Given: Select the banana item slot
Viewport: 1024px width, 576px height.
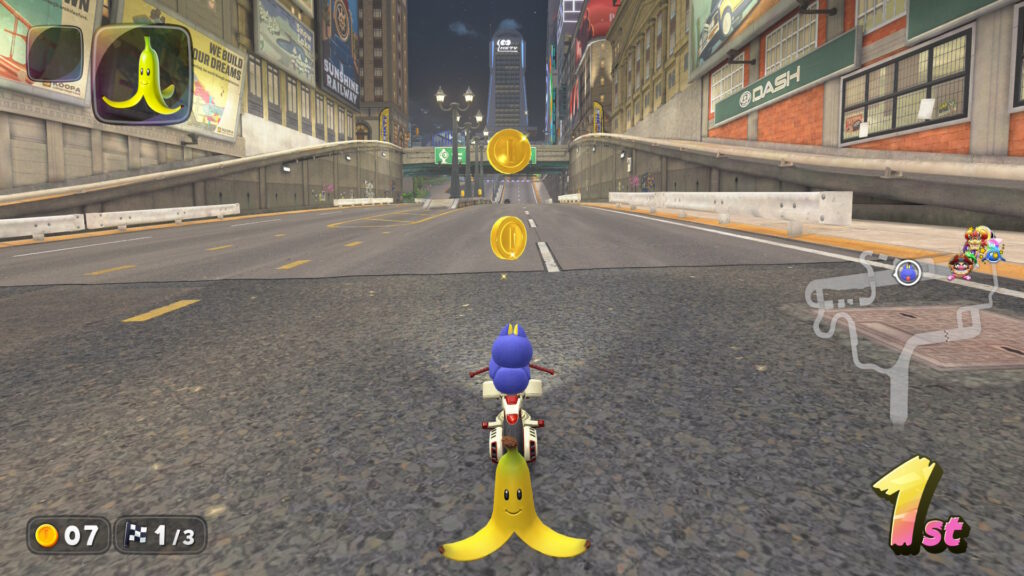Looking at the screenshot, I should click(x=141, y=74).
